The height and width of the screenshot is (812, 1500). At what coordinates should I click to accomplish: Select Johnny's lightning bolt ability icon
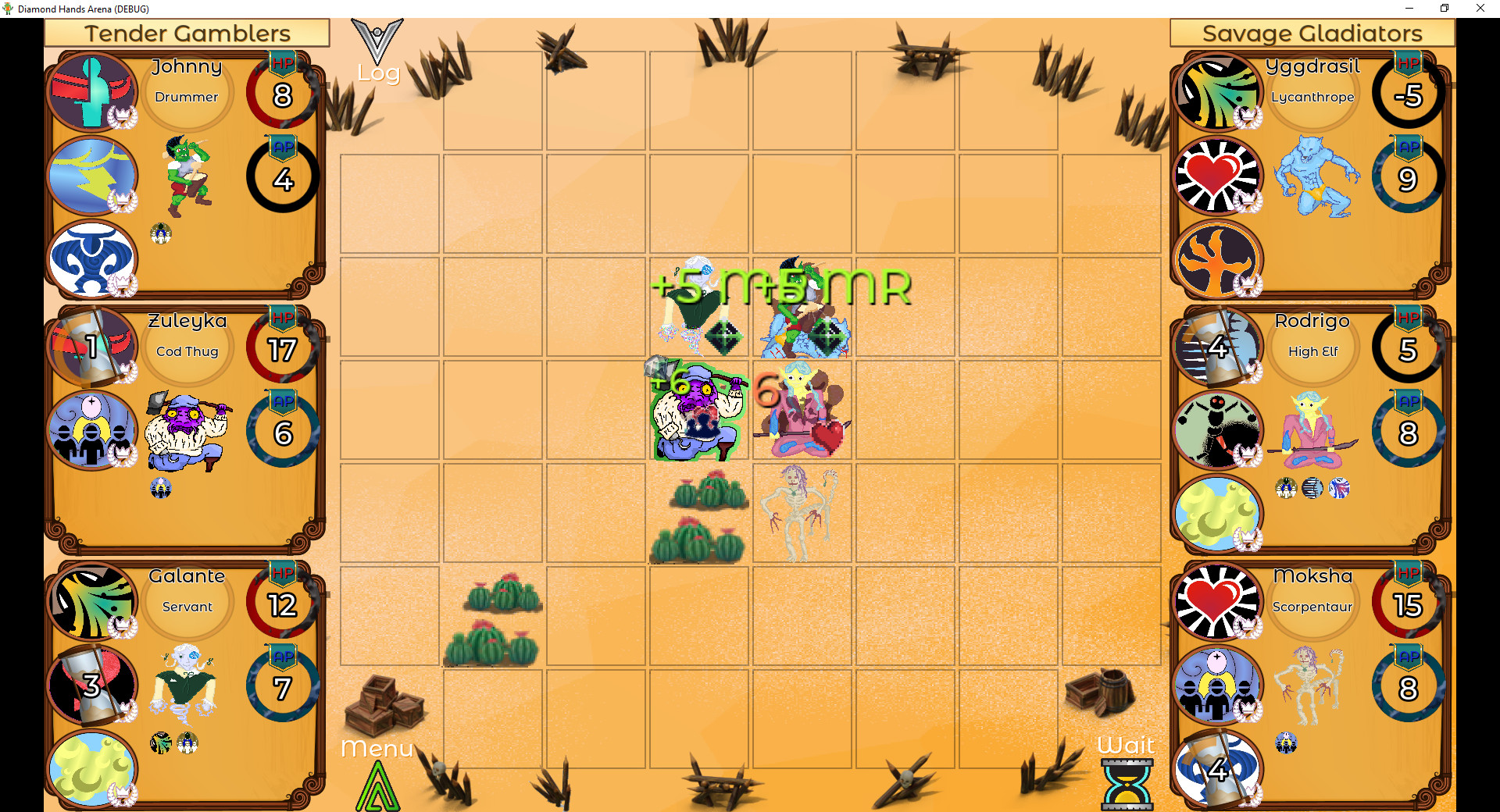pyautogui.click(x=93, y=176)
